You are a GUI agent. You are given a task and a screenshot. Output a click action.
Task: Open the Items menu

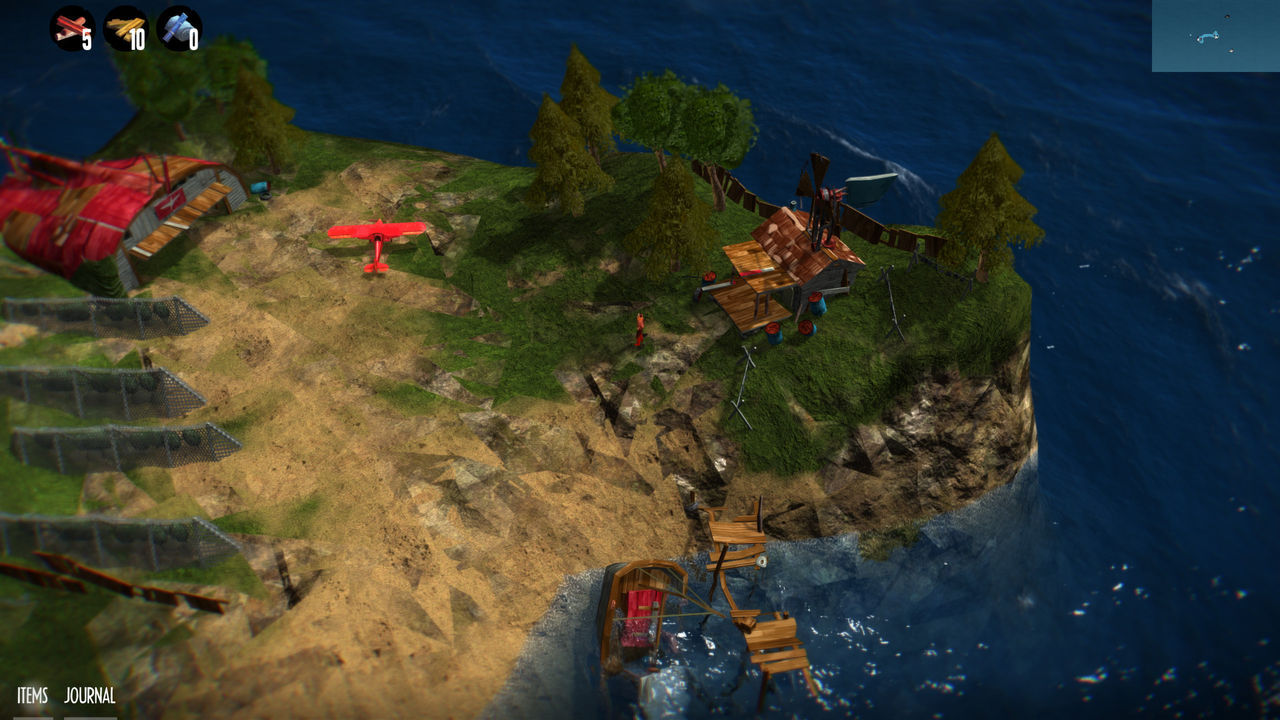coord(32,696)
